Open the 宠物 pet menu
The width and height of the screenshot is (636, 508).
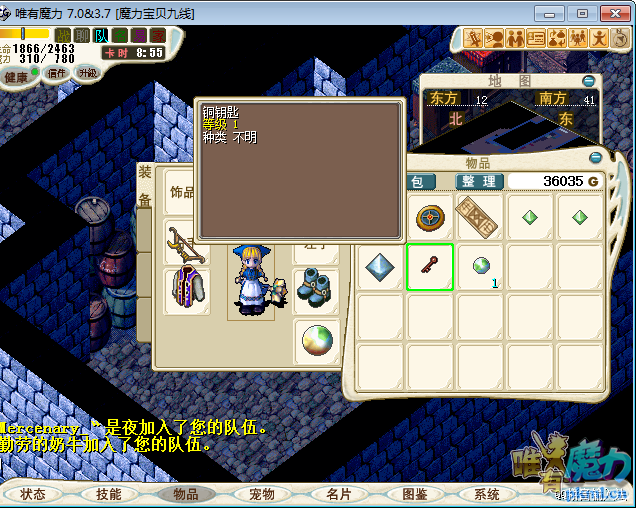click(x=262, y=494)
